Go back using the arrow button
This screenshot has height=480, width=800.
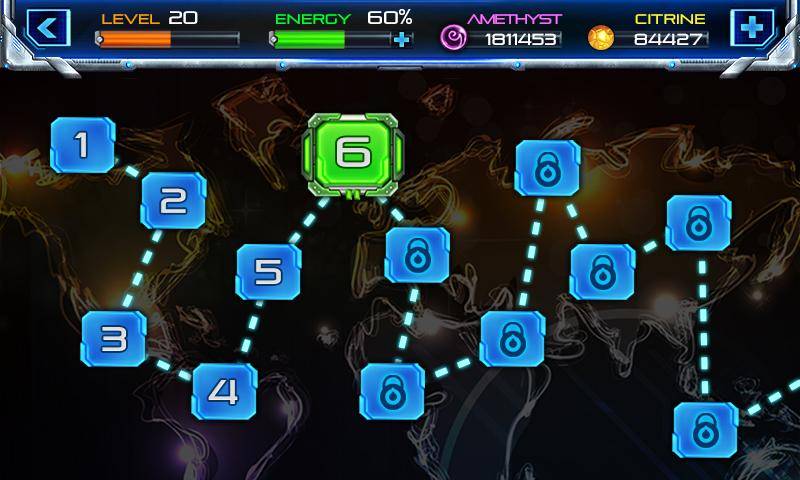47,28
